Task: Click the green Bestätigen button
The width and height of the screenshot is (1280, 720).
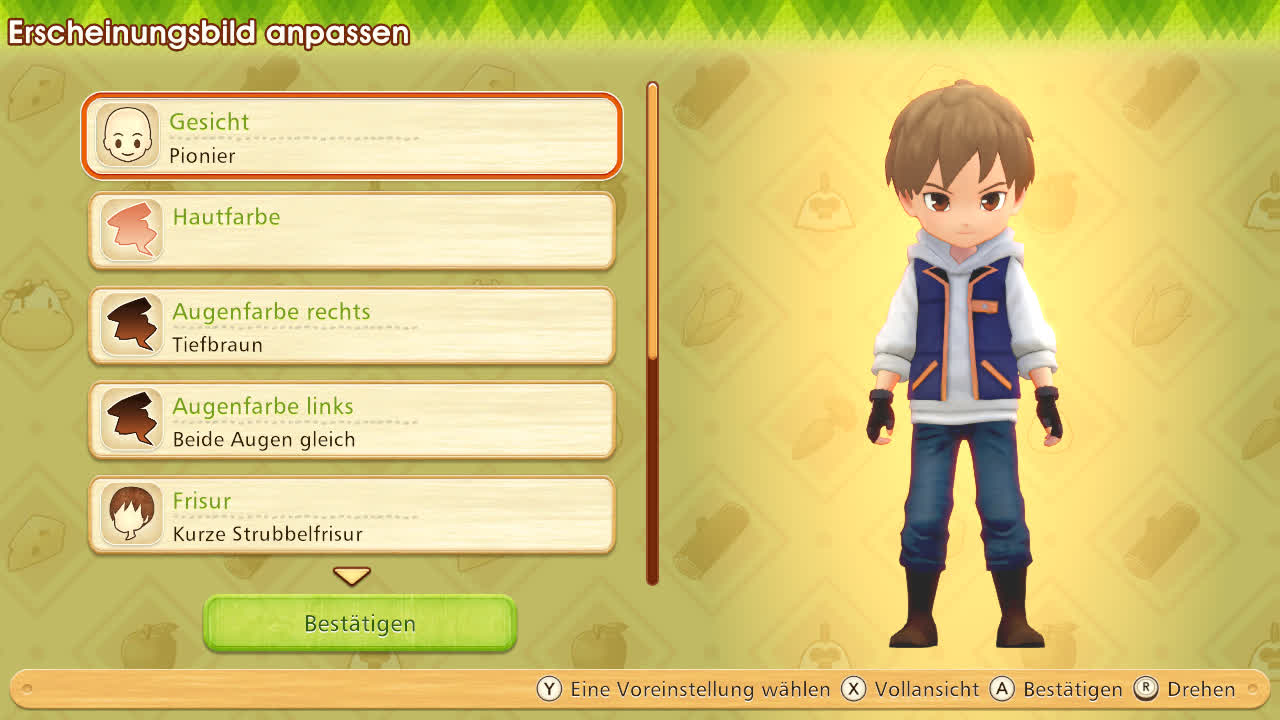Action: (x=360, y=623)
